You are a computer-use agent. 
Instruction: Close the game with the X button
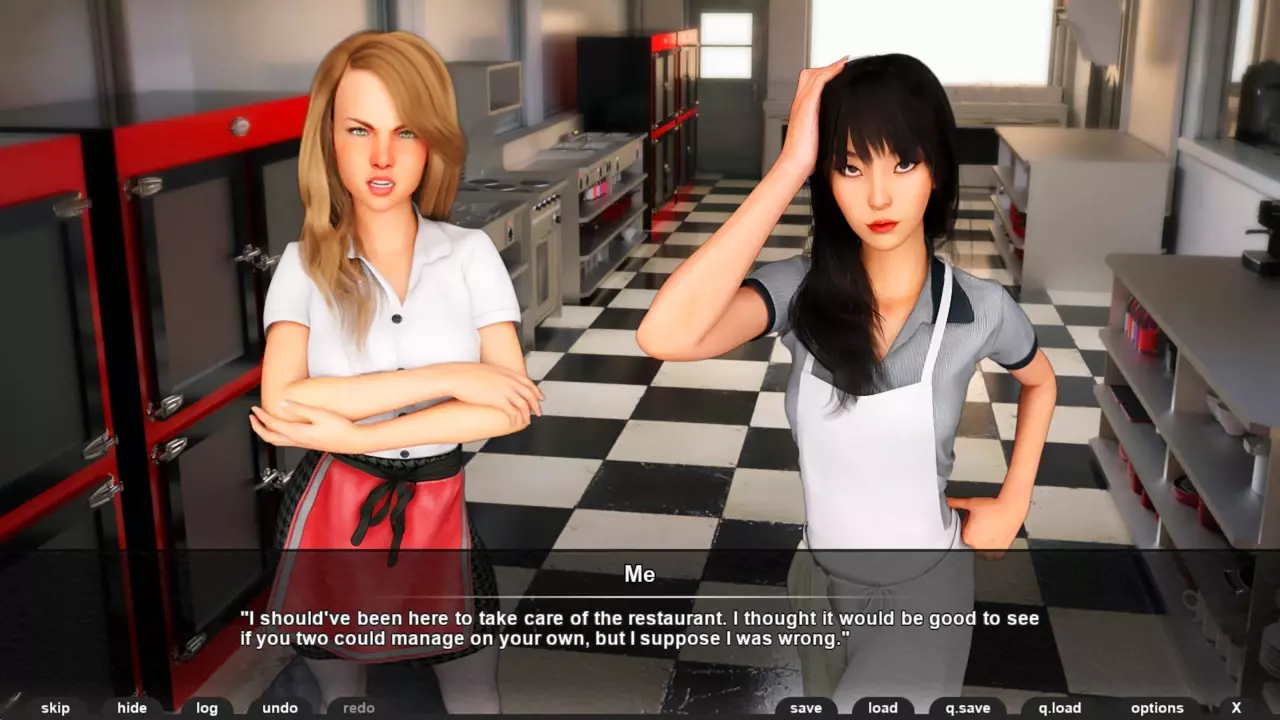[1237, 708]
